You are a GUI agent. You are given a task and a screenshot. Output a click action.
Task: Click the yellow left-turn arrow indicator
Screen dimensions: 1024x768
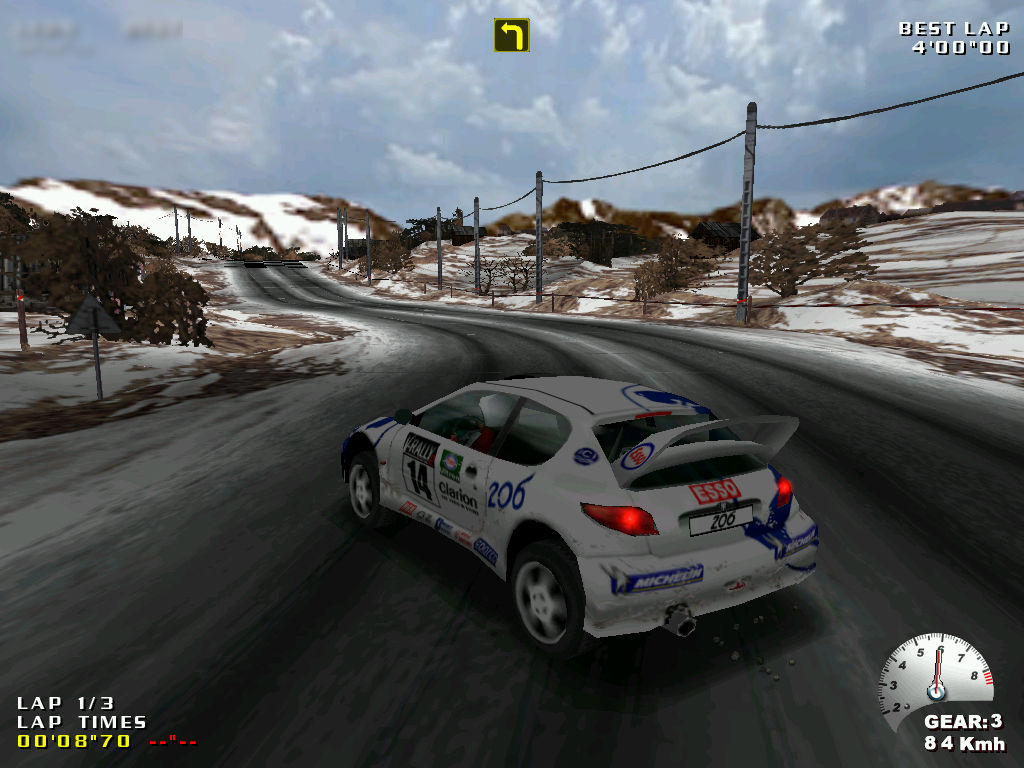click(x=511, y=35)
